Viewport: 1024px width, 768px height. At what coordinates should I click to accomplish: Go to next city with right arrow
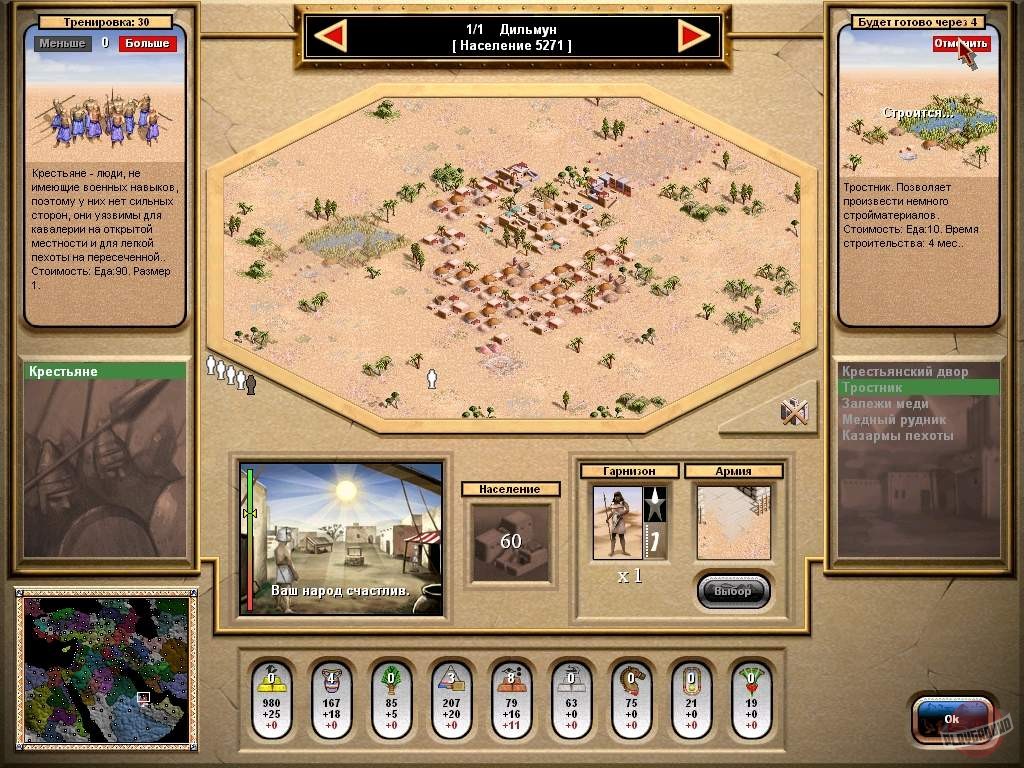[x=693, y=37]
